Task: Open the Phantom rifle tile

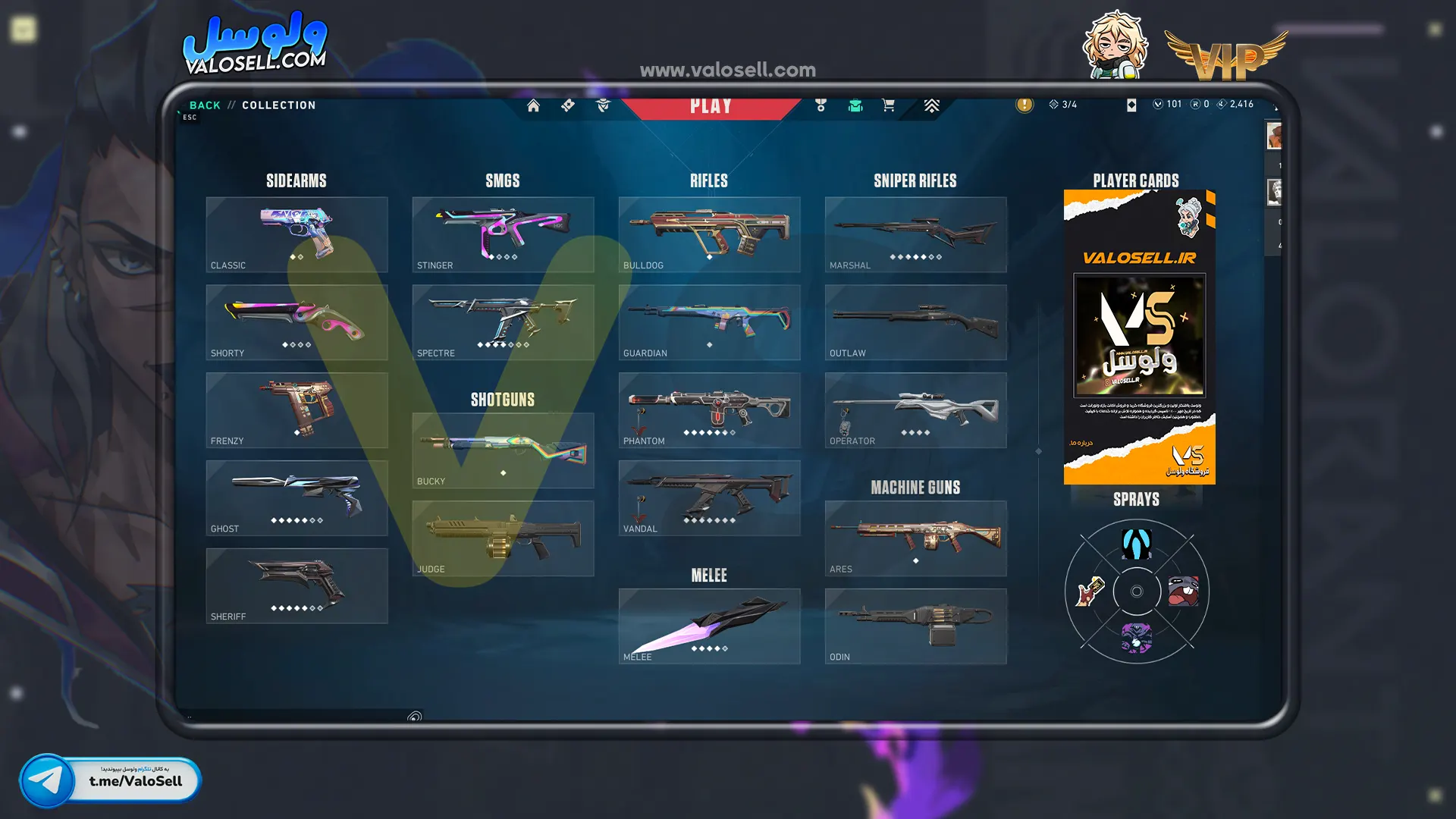Action: [709, 410]
